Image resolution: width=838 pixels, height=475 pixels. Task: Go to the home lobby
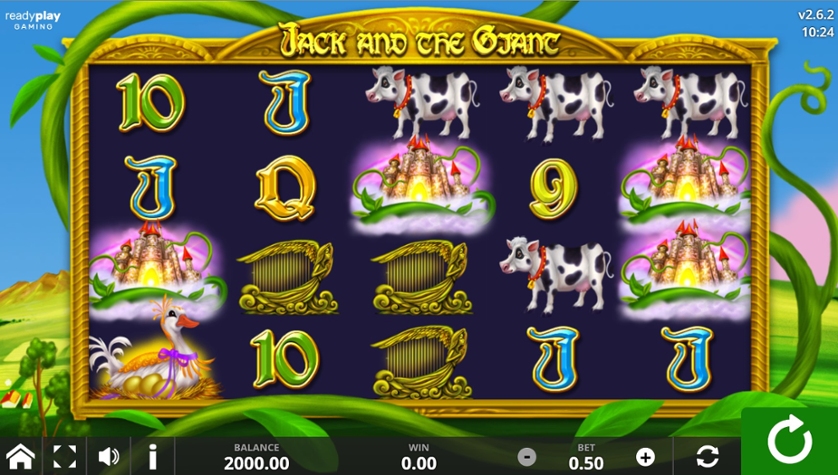(20, 457)
